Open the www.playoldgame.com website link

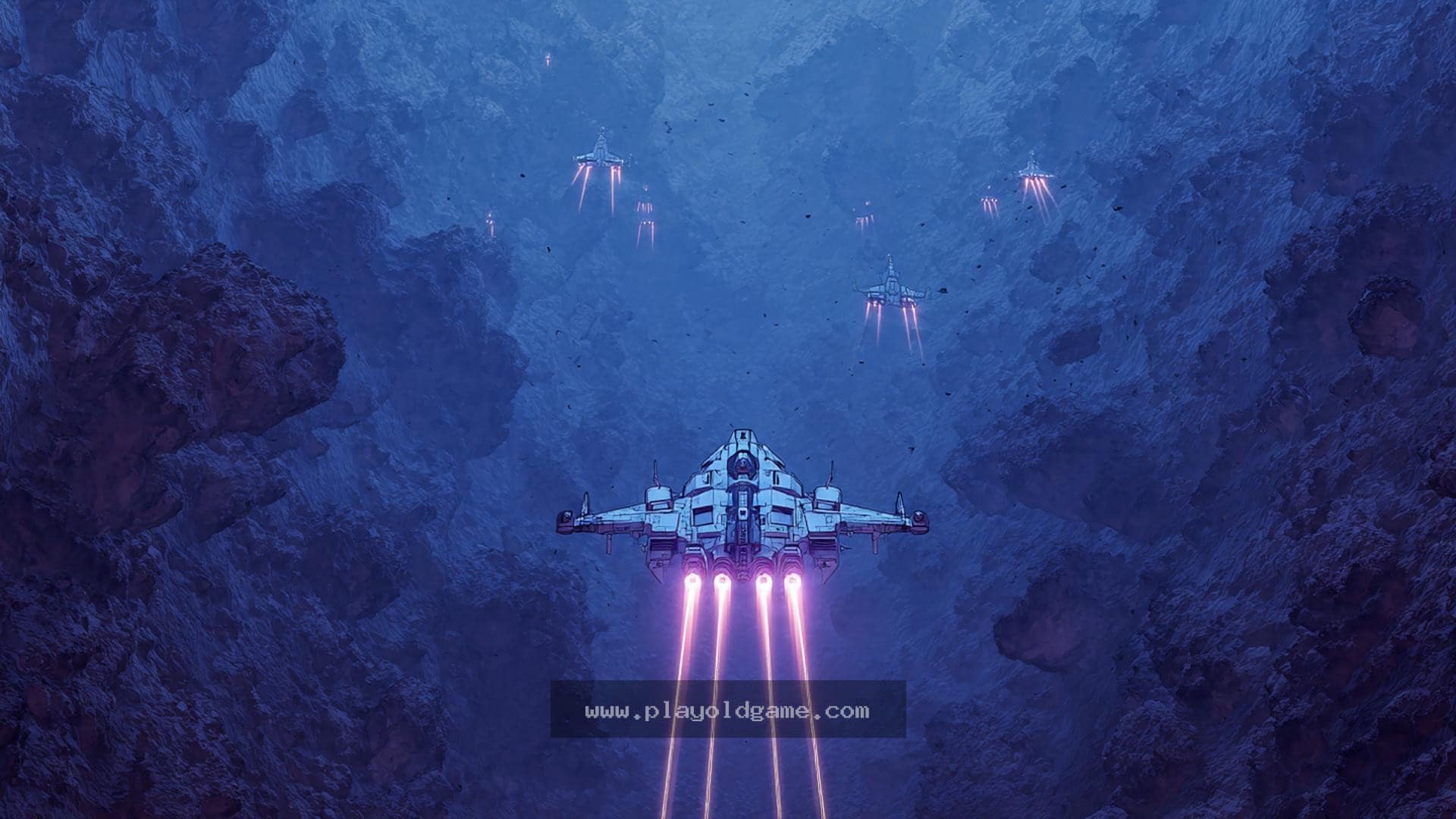[x=727, y=711]
